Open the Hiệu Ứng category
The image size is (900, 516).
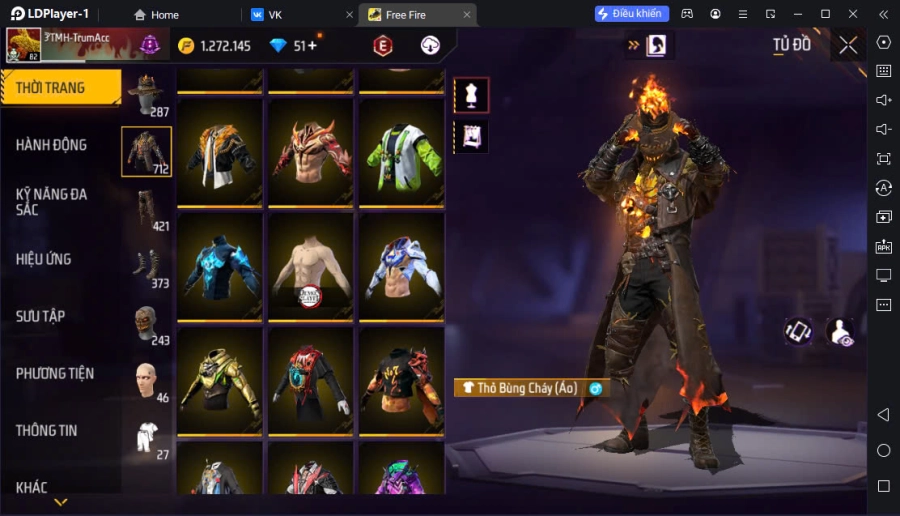44,259
